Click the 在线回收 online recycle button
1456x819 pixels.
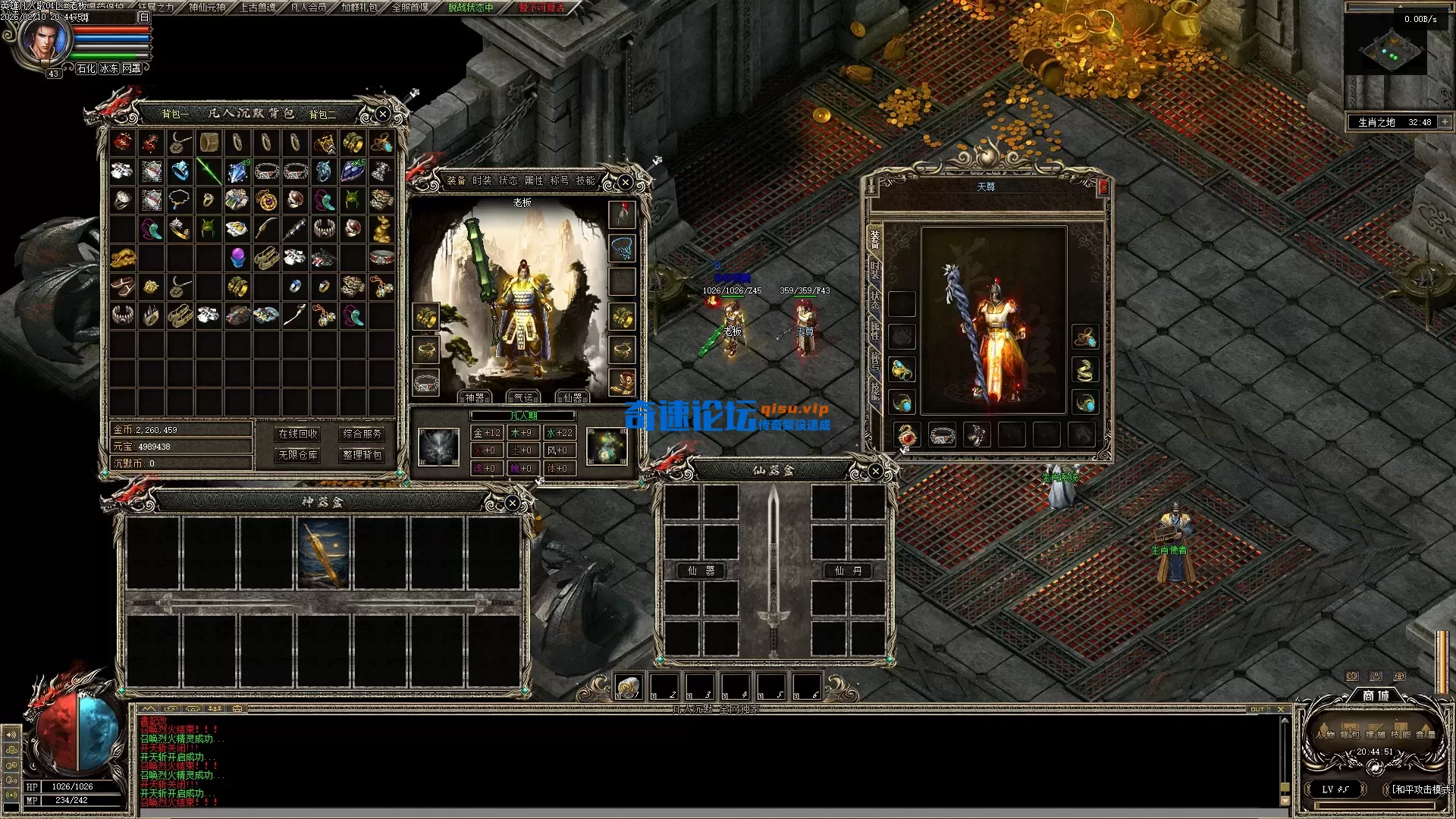298,434
